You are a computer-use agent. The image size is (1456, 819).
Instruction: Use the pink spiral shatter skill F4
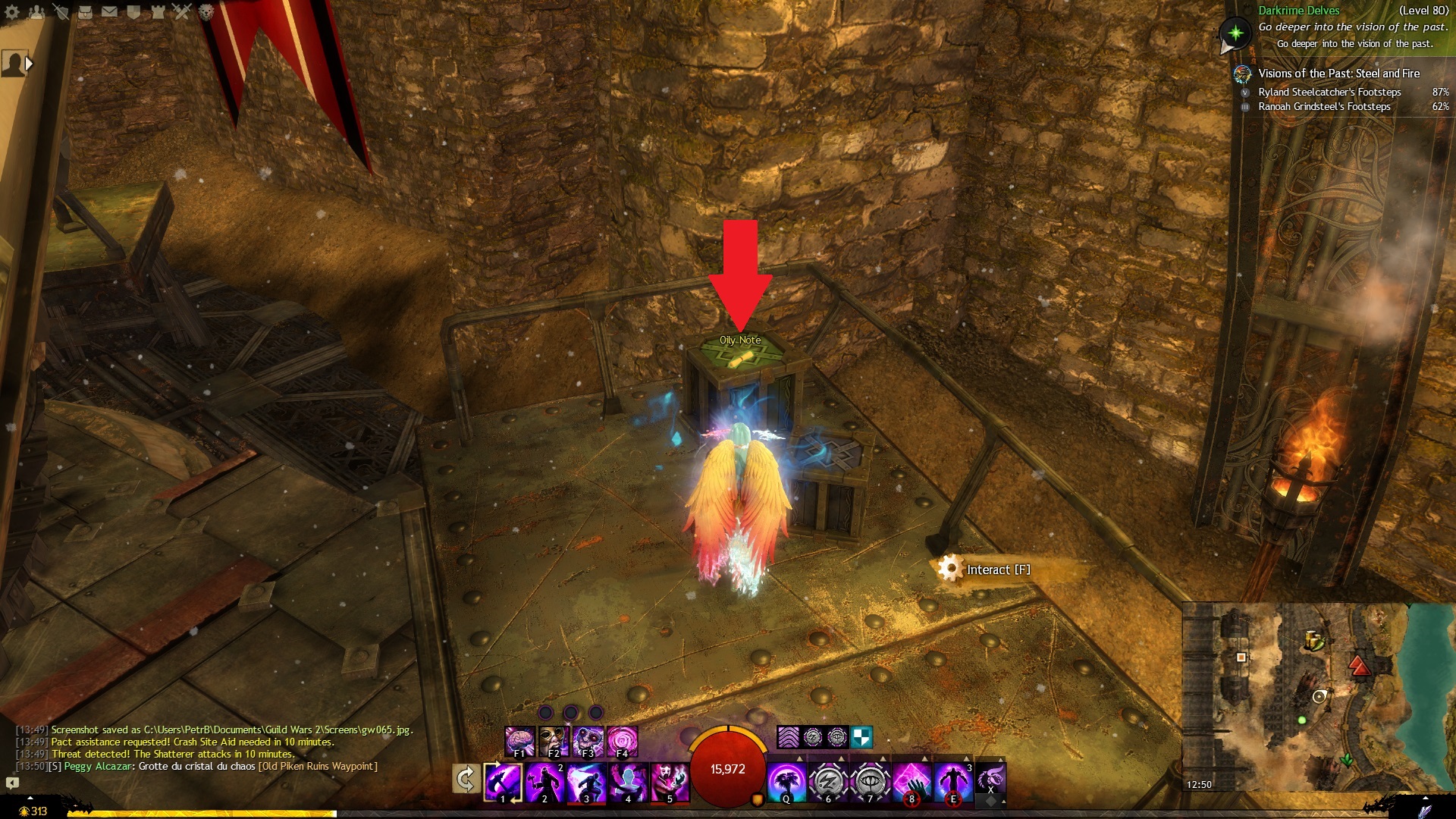[x=622, y=741]
